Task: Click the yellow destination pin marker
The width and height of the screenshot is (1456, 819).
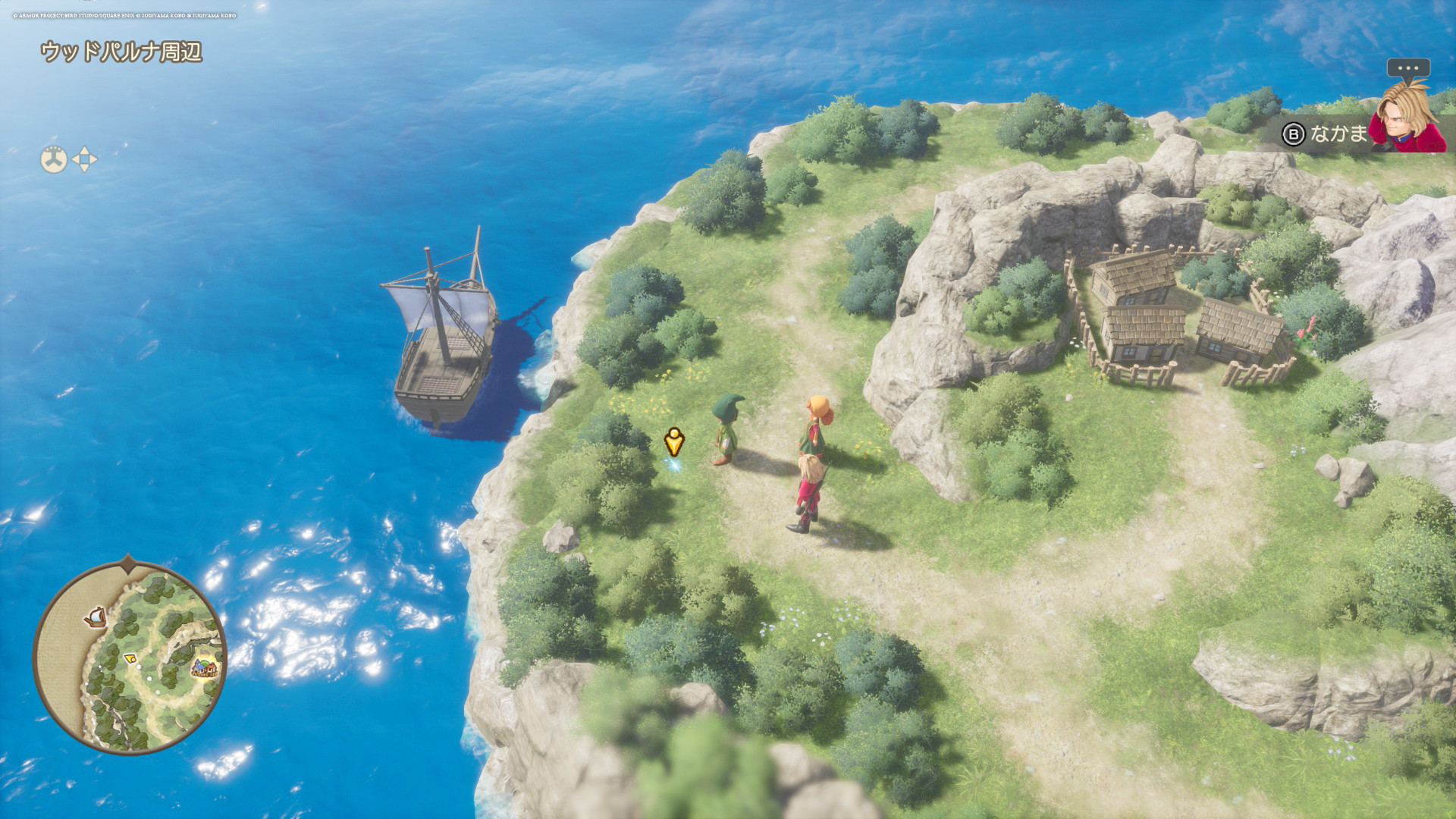Action: pos(674,441)
